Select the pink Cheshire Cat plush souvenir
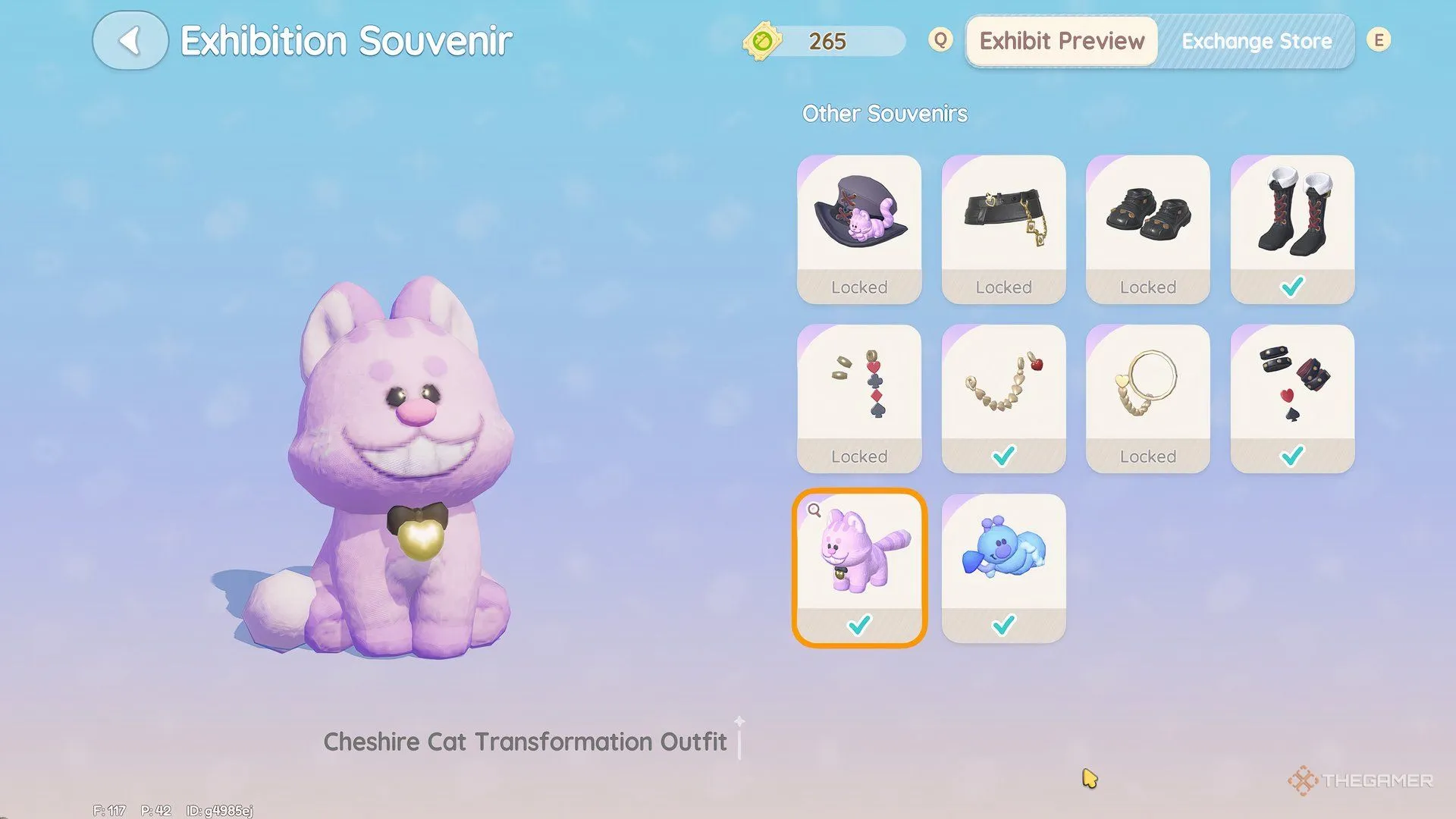 coord(859,567)
